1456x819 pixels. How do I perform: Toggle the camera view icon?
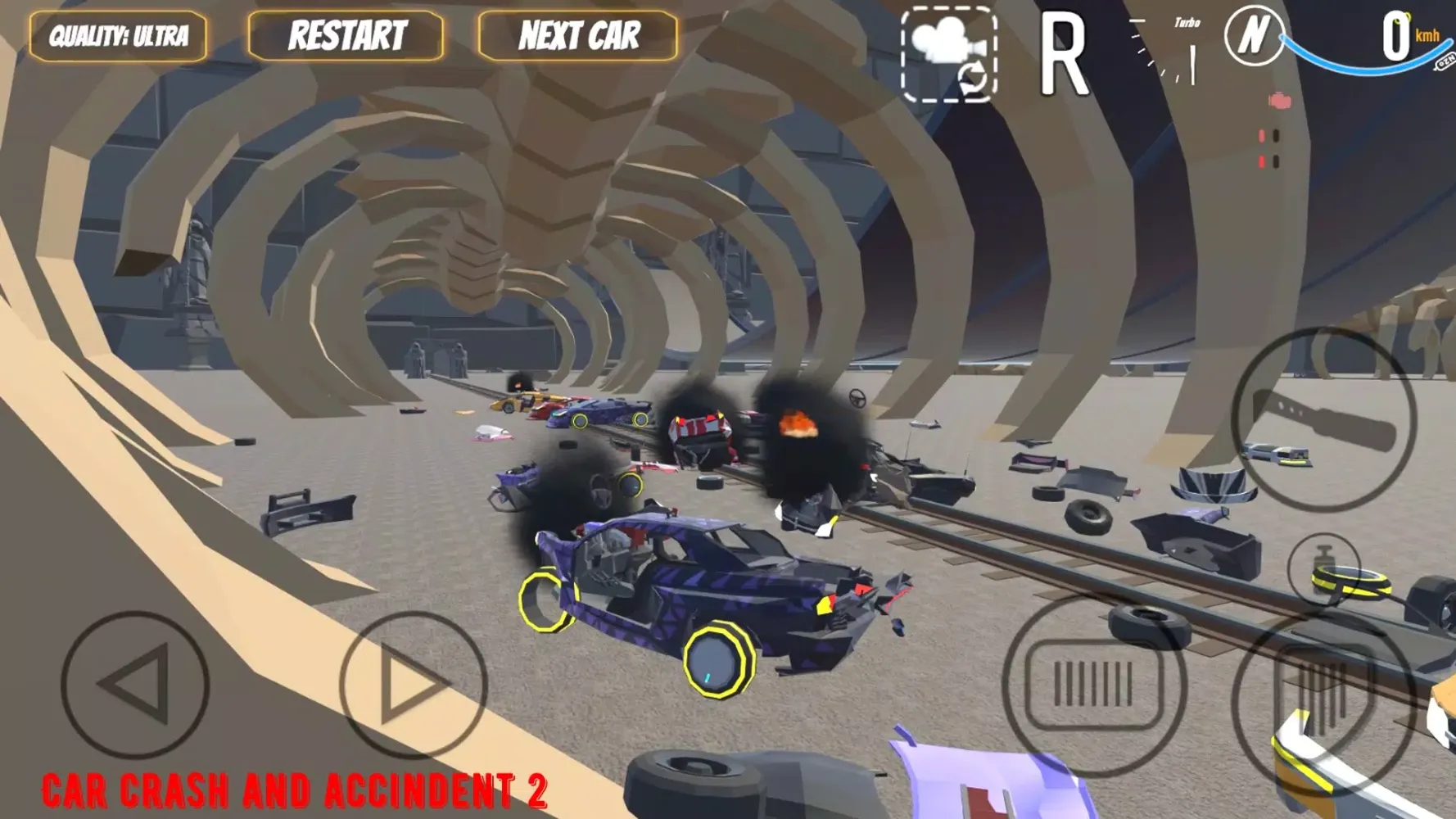coord(949,55)
